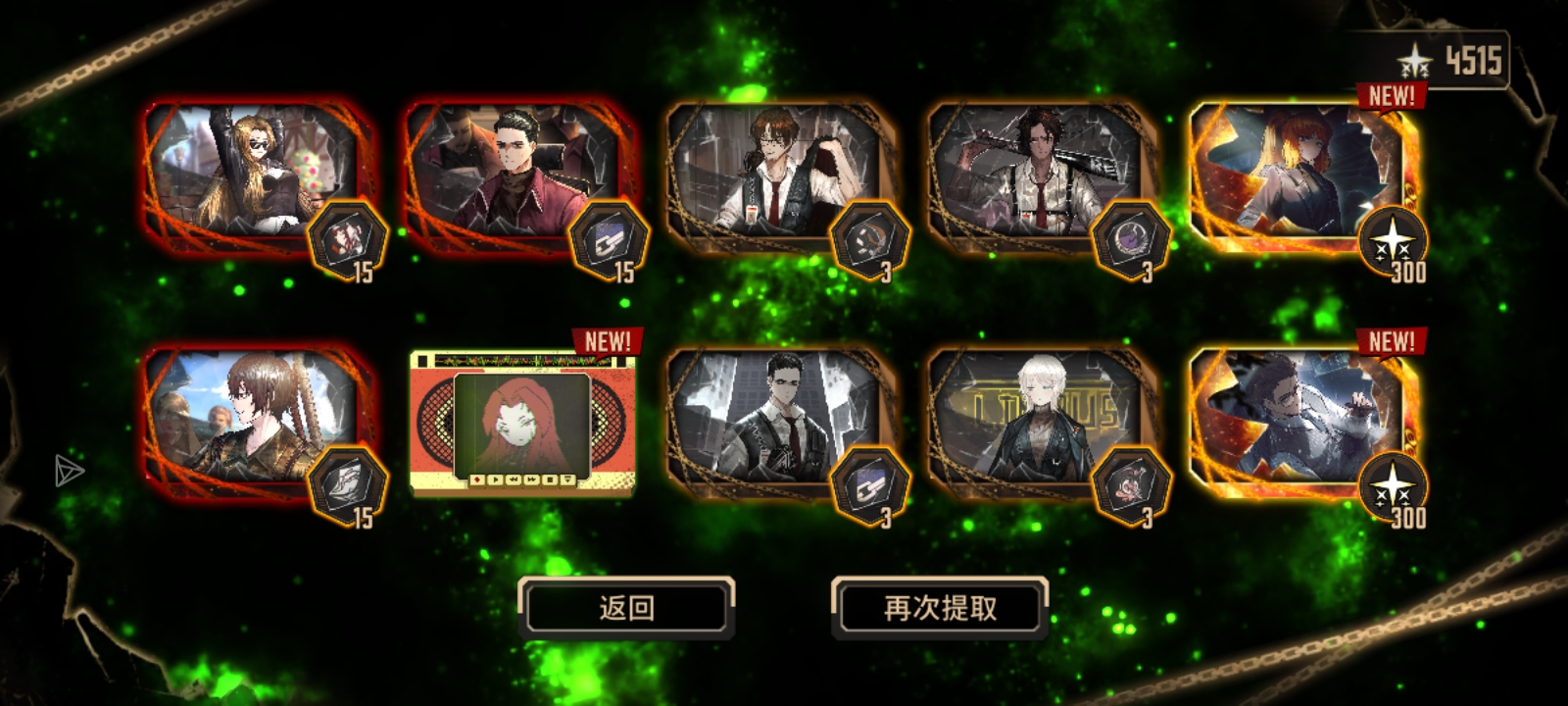Image resolution: width=1568 pixels, height=706 pixels.
Task: Click the 再次提取 draw-again button
Action: [x=941, y=608]
